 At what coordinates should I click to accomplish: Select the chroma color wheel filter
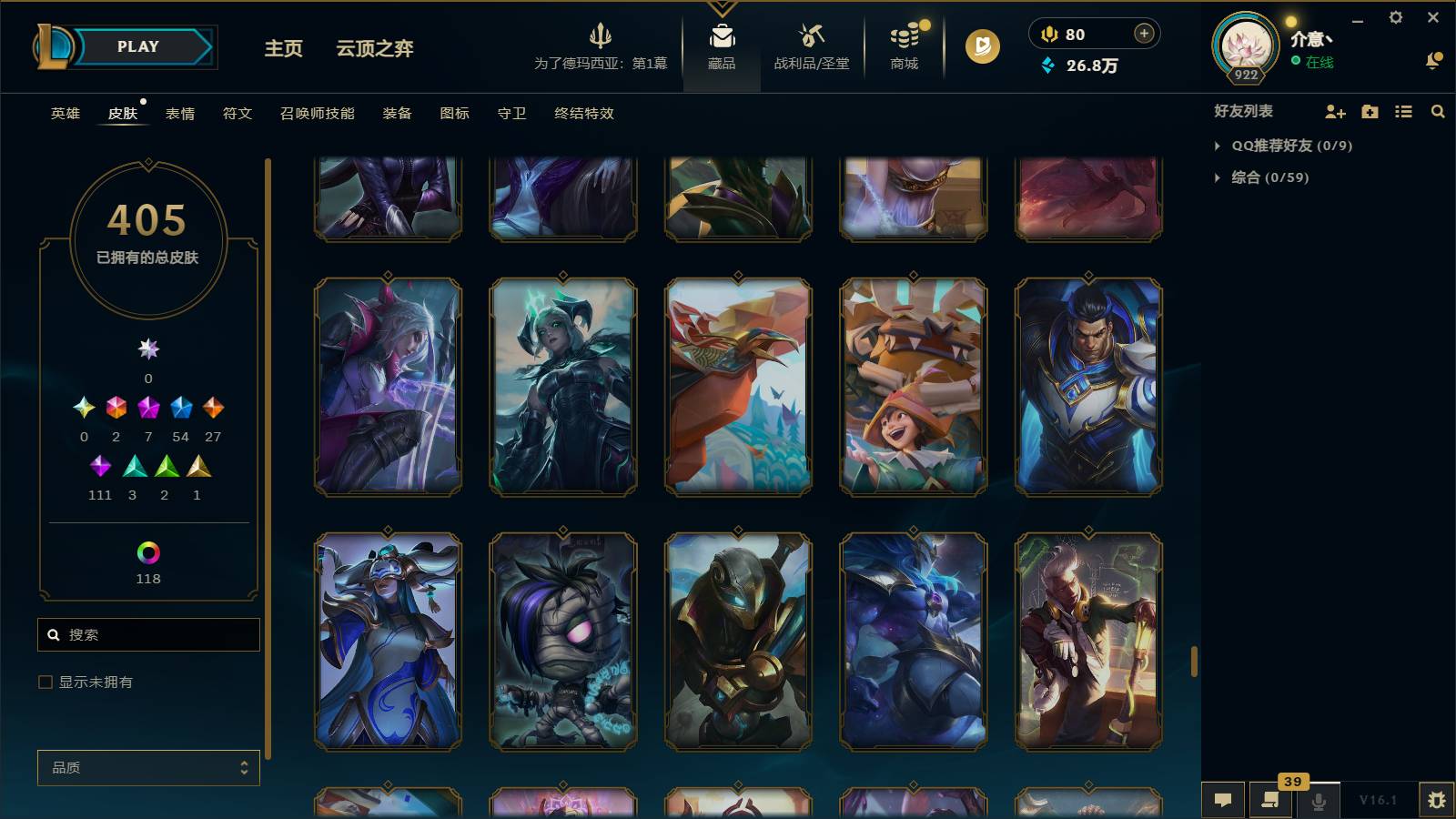pyautogui.click(x=148, y=551)
